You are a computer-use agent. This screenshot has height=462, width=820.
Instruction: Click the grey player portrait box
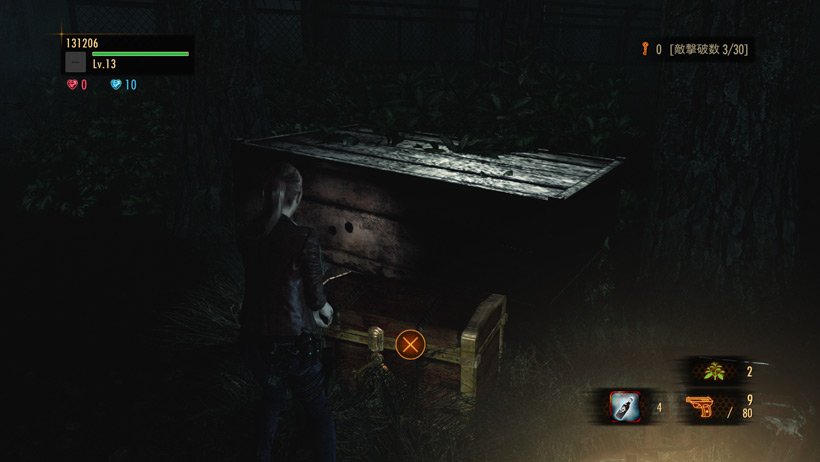click(x=75, y=62)
